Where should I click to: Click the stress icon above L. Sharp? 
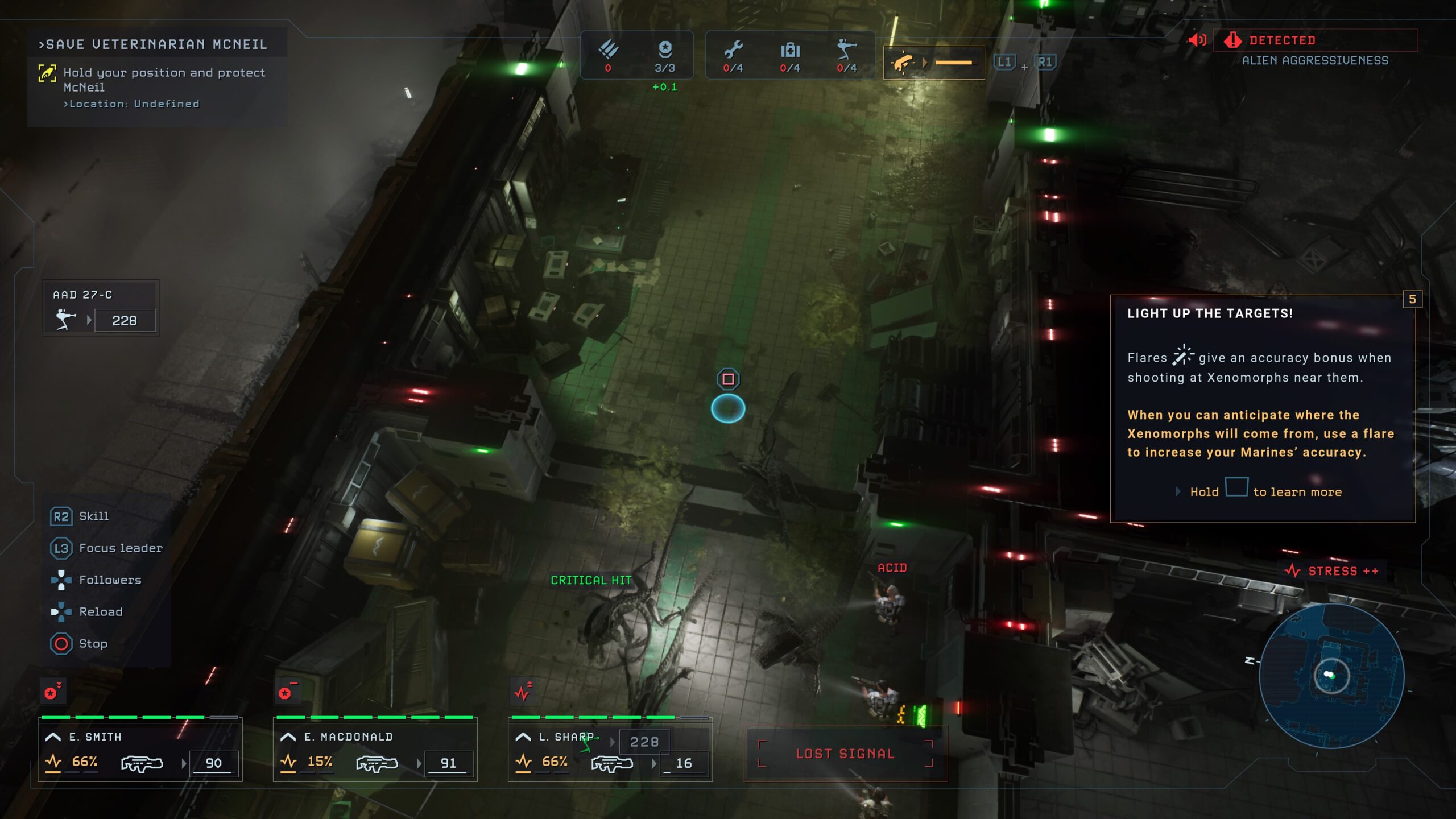coord(523,692)
